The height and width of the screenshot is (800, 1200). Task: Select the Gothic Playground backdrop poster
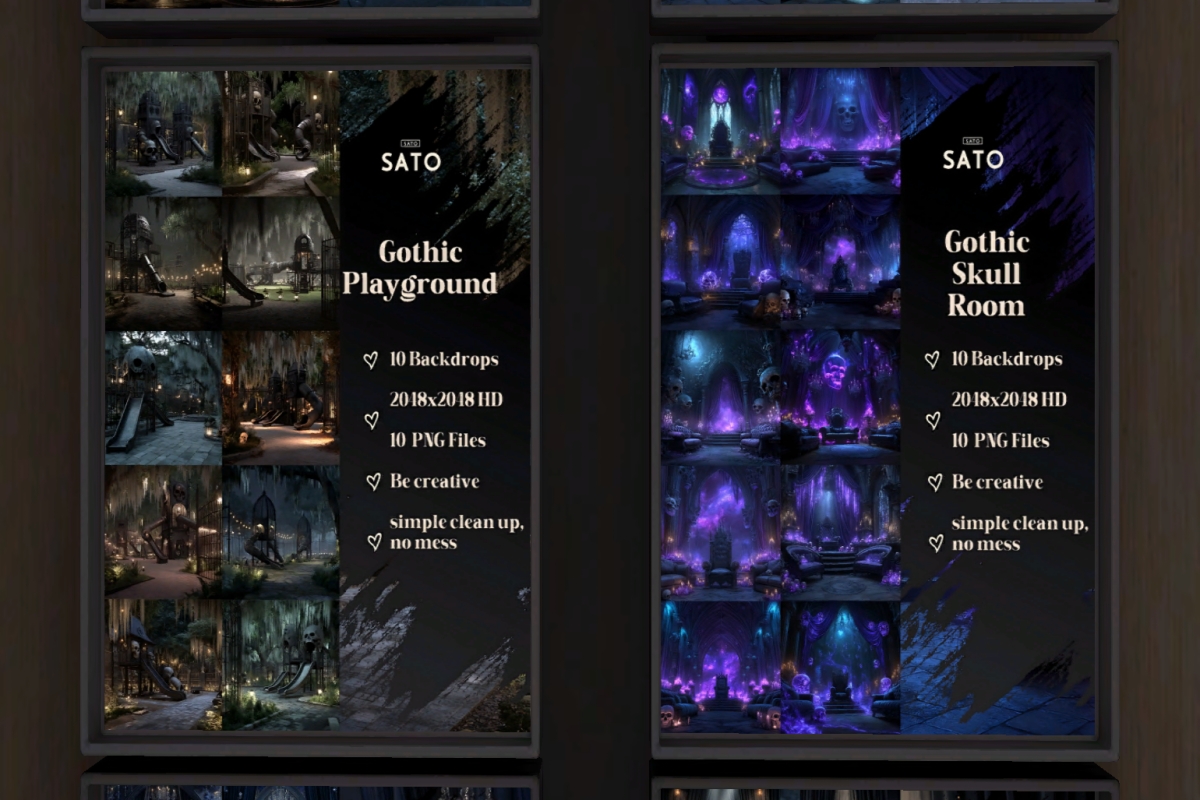click(x=316, y=400)
